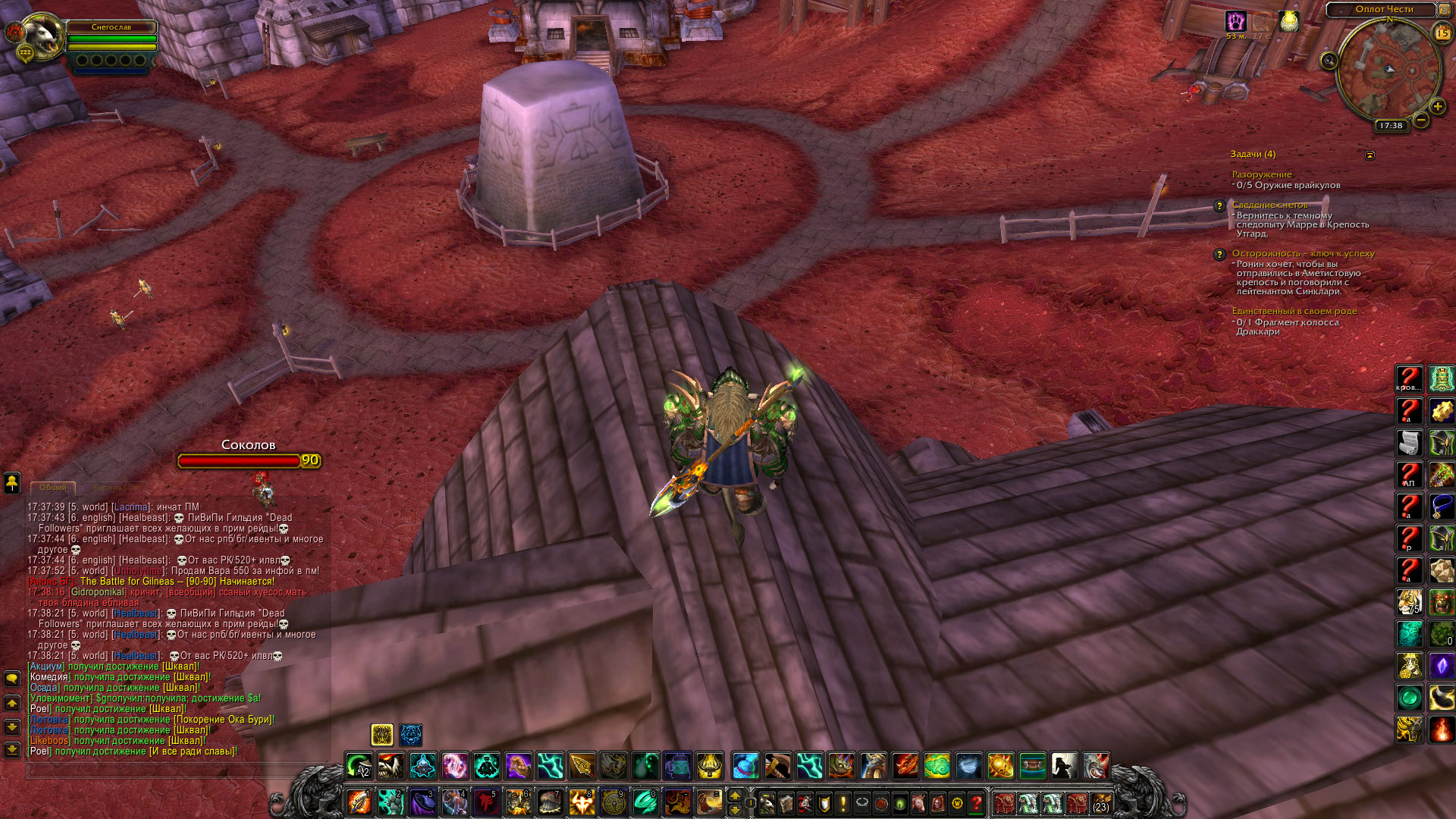The height and width of the screenshot is (819, 1456).
Task: Click the player portrait for Снегослав
Action: coord(42,36)
